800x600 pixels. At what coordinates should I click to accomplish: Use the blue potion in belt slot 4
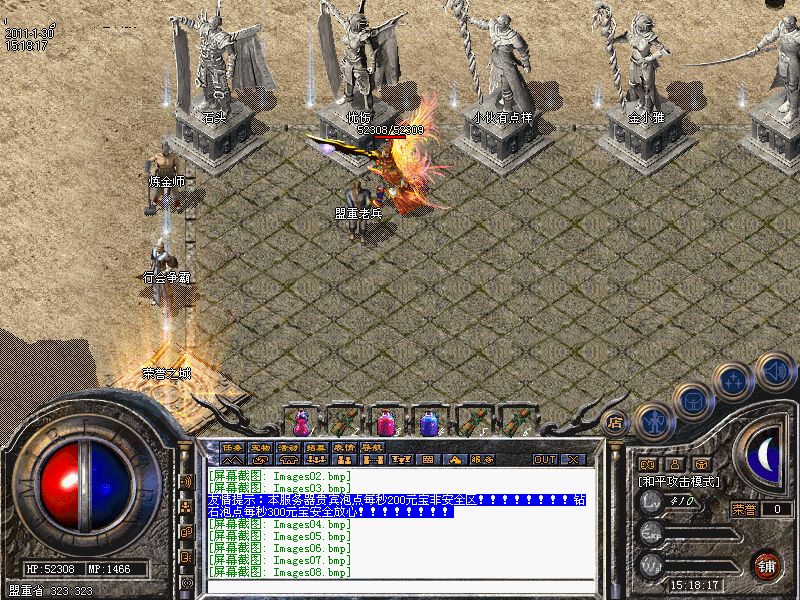coord(428,422)
